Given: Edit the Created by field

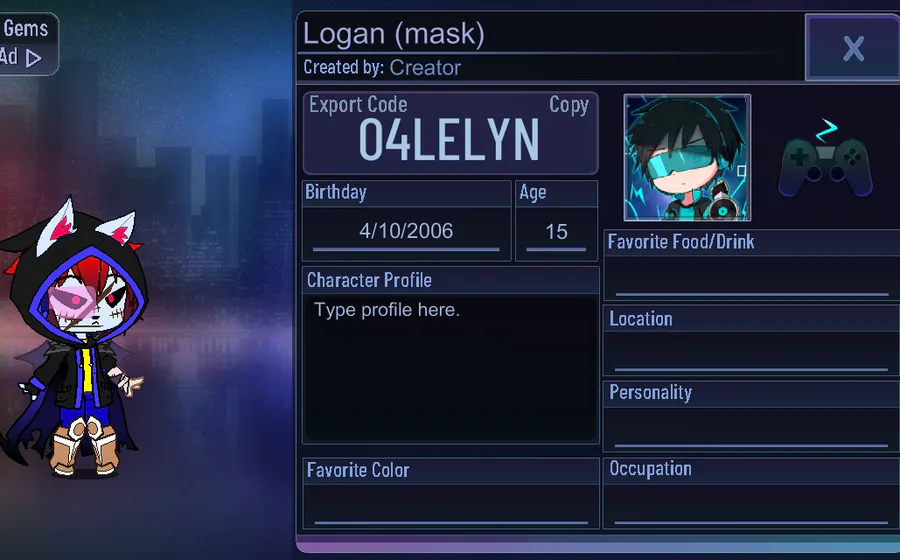Looking at the screenshot, I should click(425, 68).
